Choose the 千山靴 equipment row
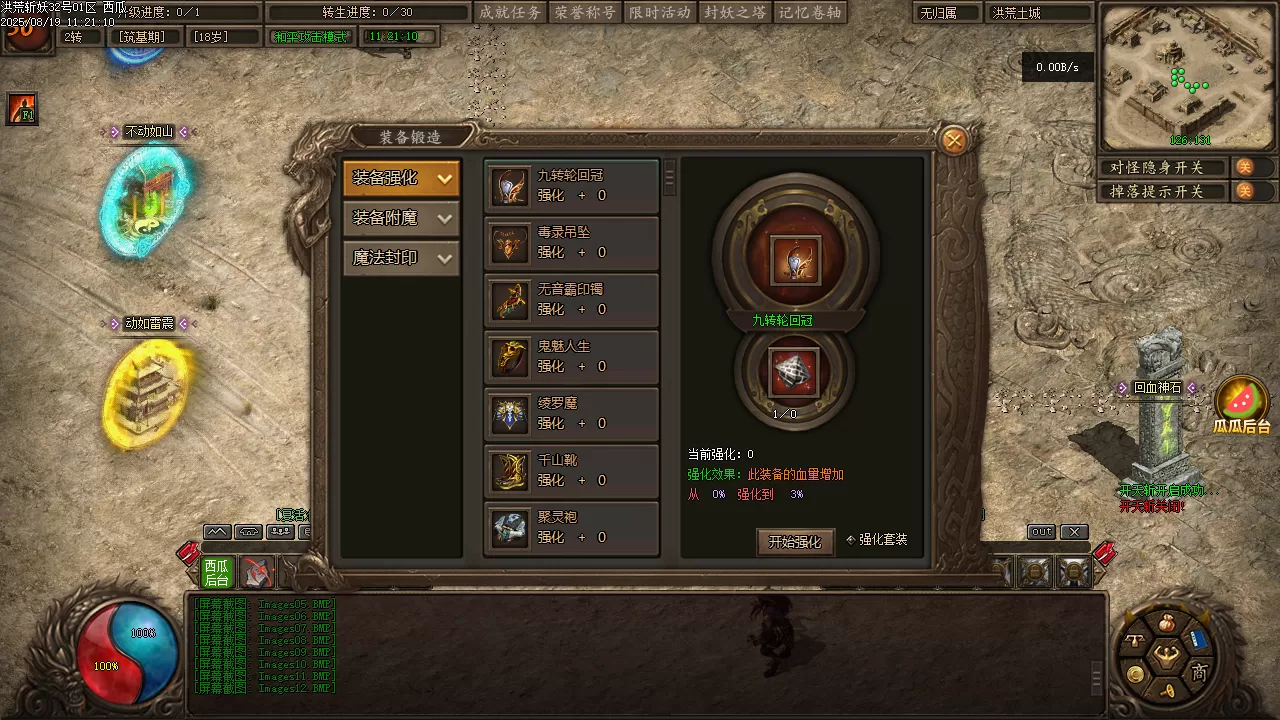1280x720 pixels. coord(571,471)
